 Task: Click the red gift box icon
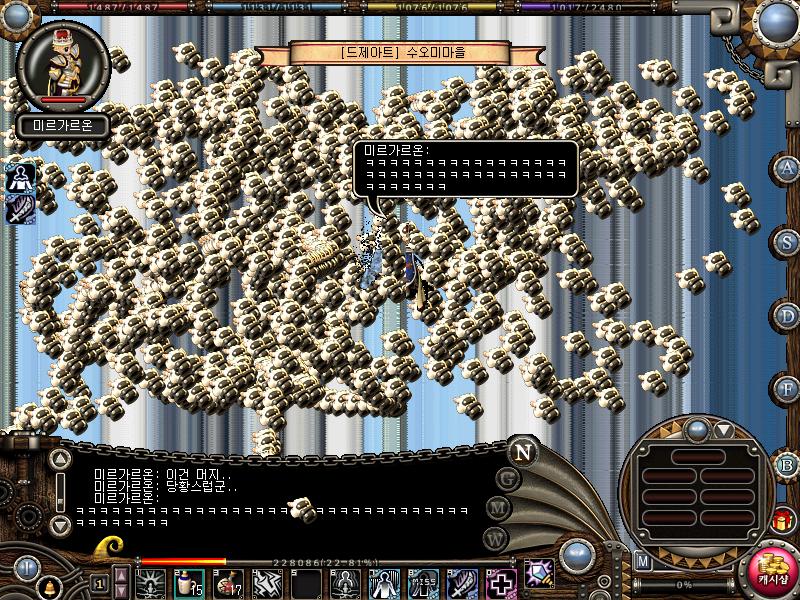781,520
